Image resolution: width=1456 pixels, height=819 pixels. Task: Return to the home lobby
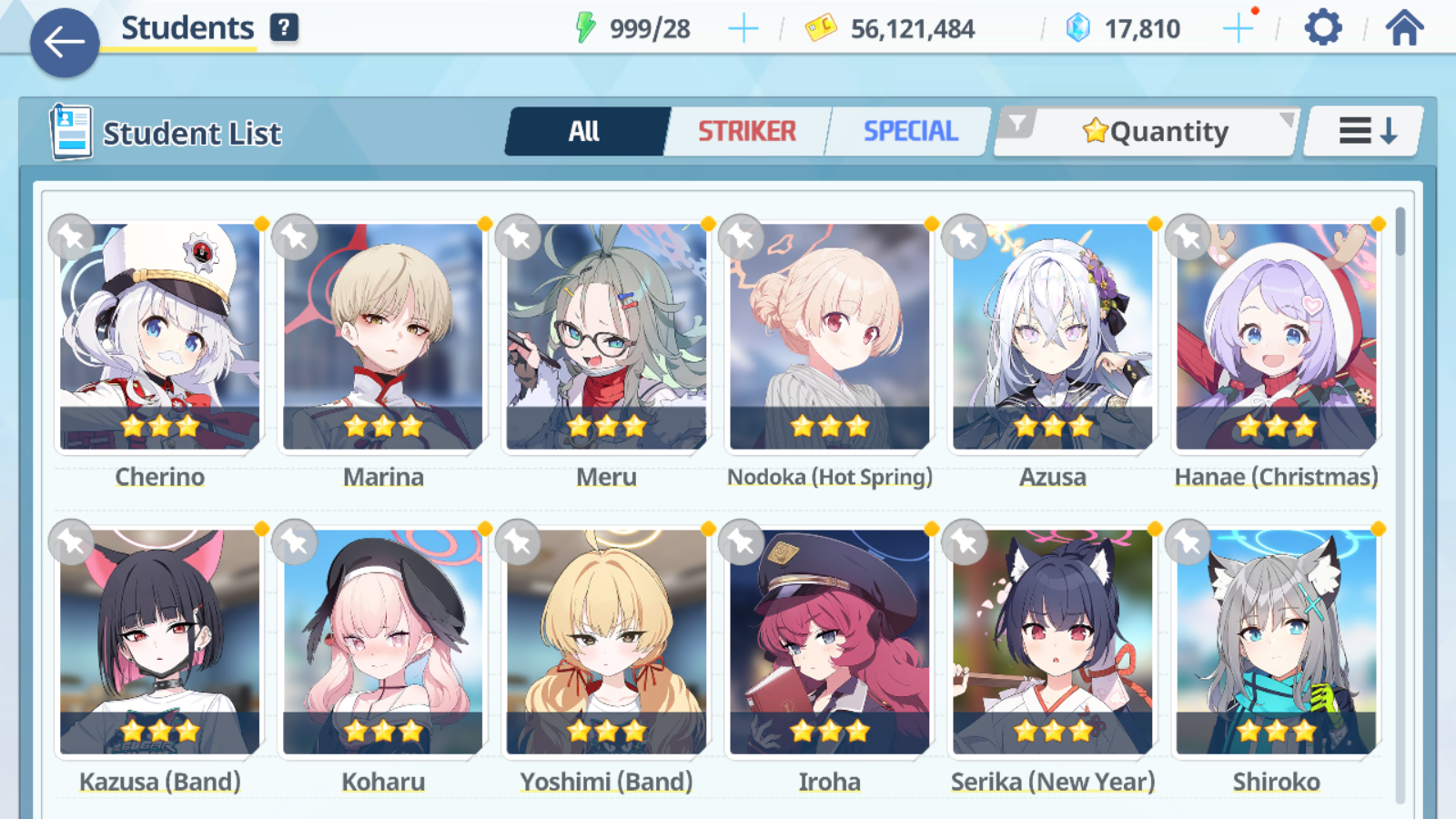click(x=1404, y=28)
